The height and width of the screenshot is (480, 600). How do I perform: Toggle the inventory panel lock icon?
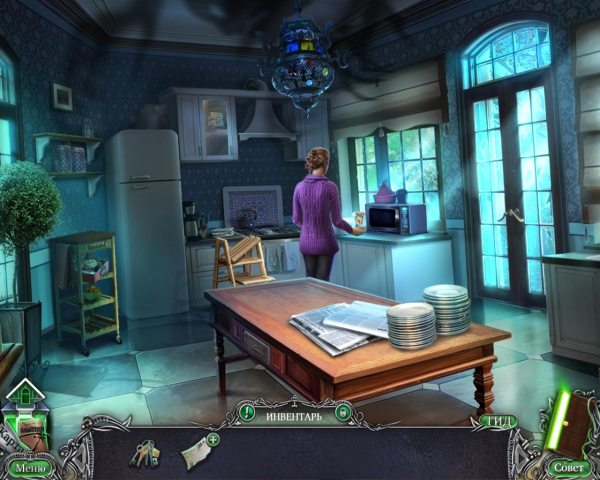point(343,412)
